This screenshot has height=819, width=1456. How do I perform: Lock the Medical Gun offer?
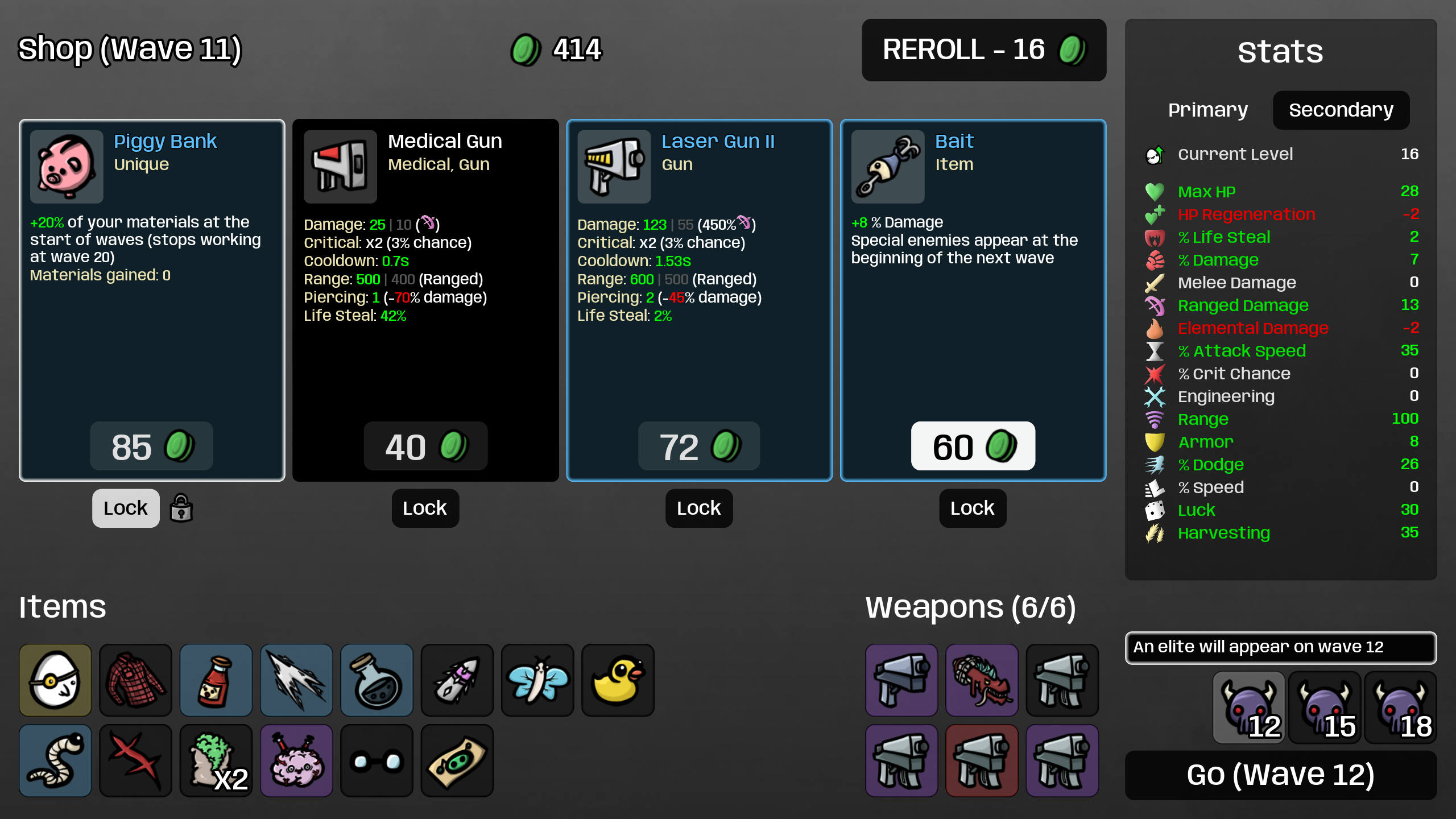pyautogui.click(x=425, y=508)
